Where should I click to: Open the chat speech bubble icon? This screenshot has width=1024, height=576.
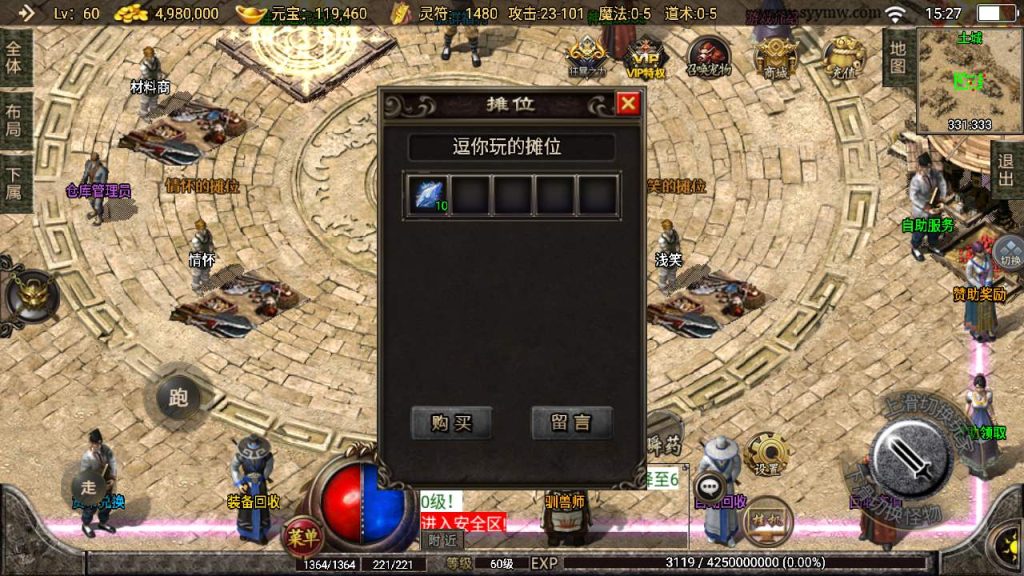click(711, 487)
